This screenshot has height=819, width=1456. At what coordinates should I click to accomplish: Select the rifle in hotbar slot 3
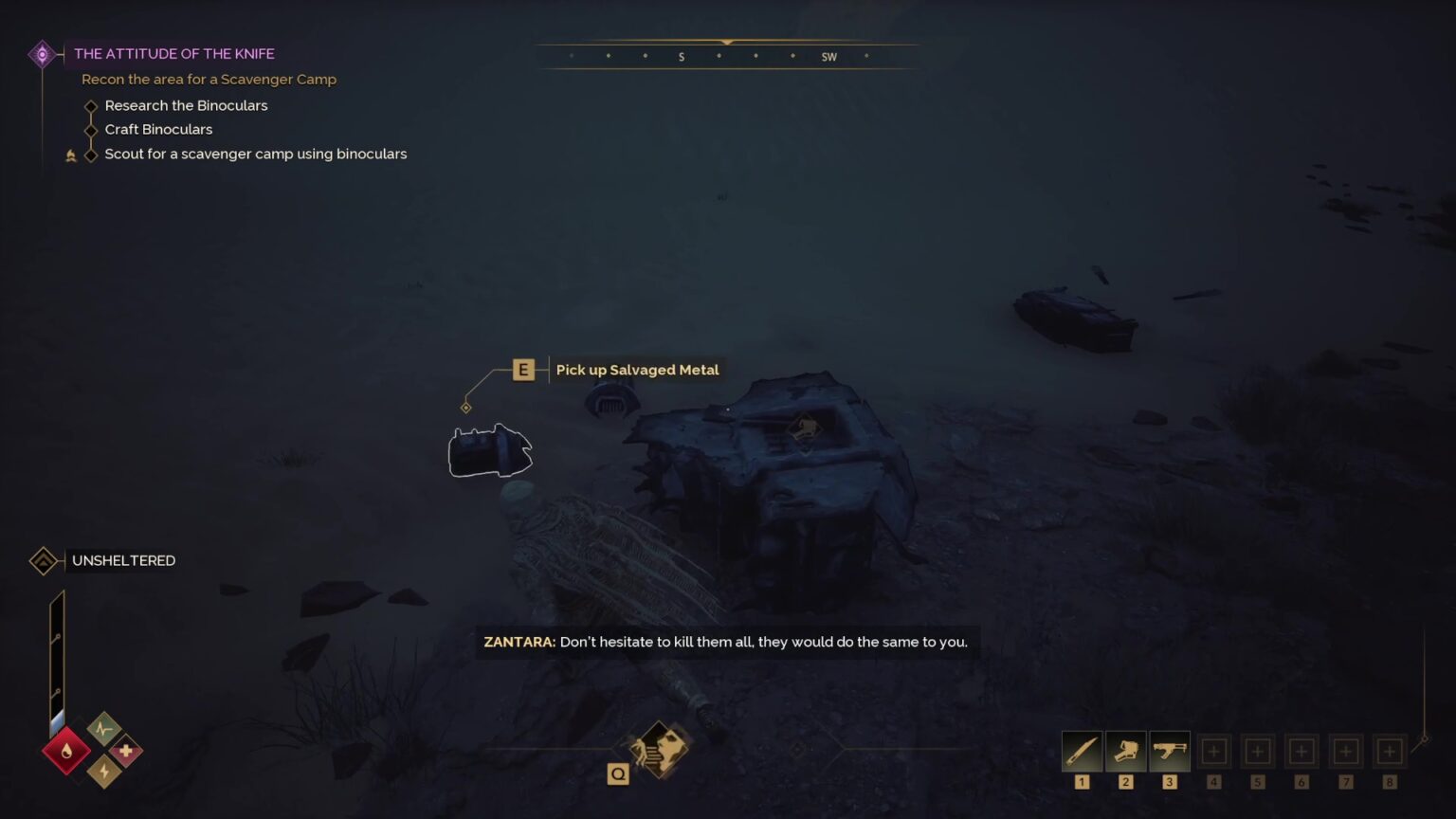(1169, 750)
